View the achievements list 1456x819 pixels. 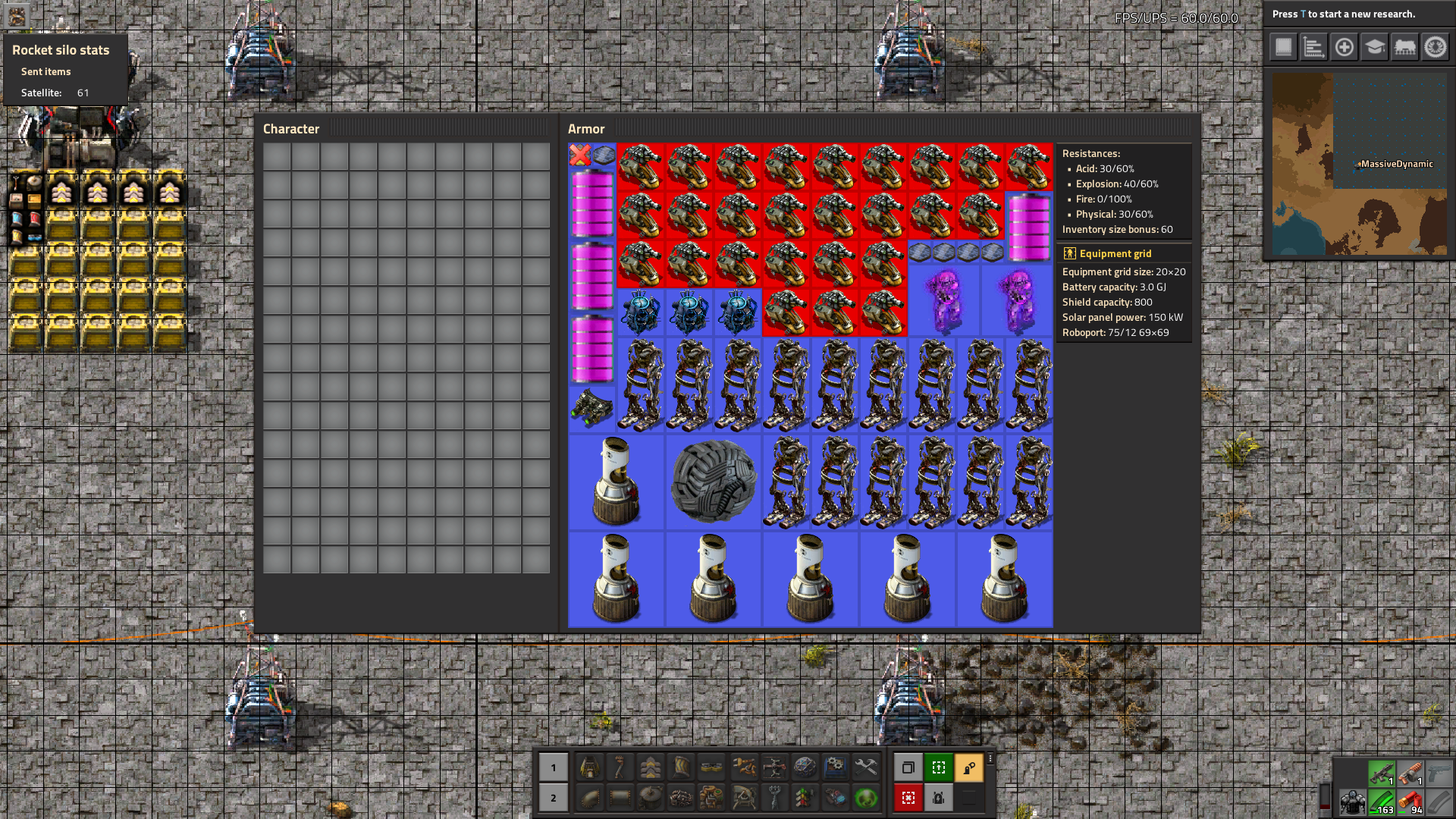click(x=1435, y=47)
